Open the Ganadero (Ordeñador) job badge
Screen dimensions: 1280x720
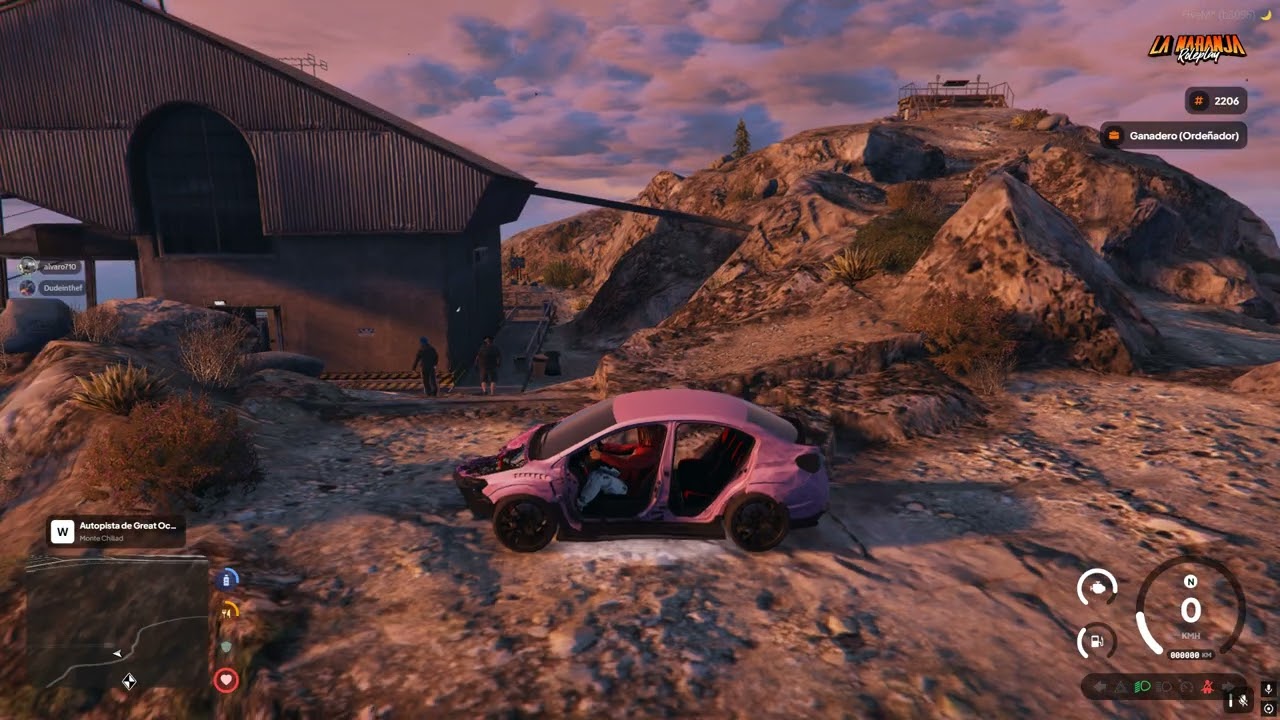[x=1174, y=135]
